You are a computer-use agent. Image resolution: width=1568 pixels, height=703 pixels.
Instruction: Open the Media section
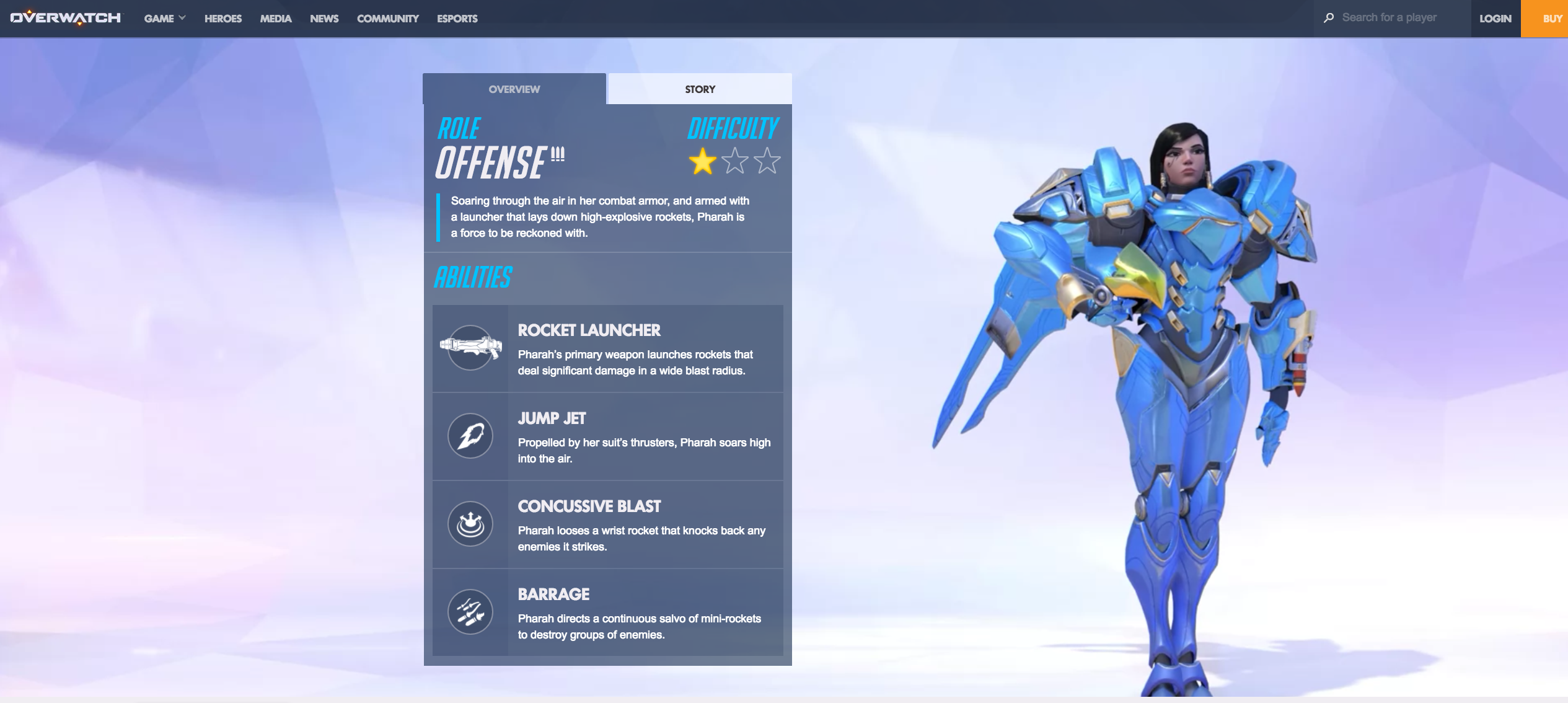click(276, 19)
